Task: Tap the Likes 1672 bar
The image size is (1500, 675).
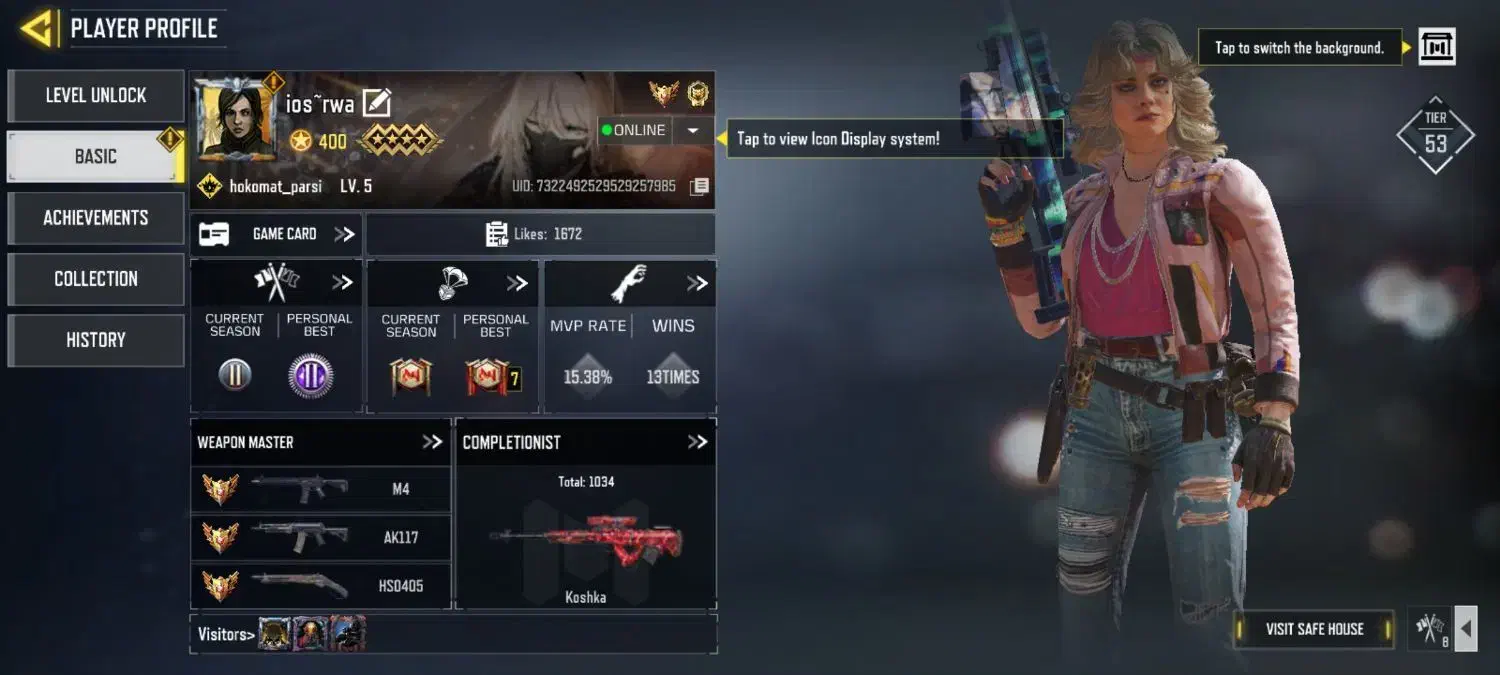Action: point(540,234)
